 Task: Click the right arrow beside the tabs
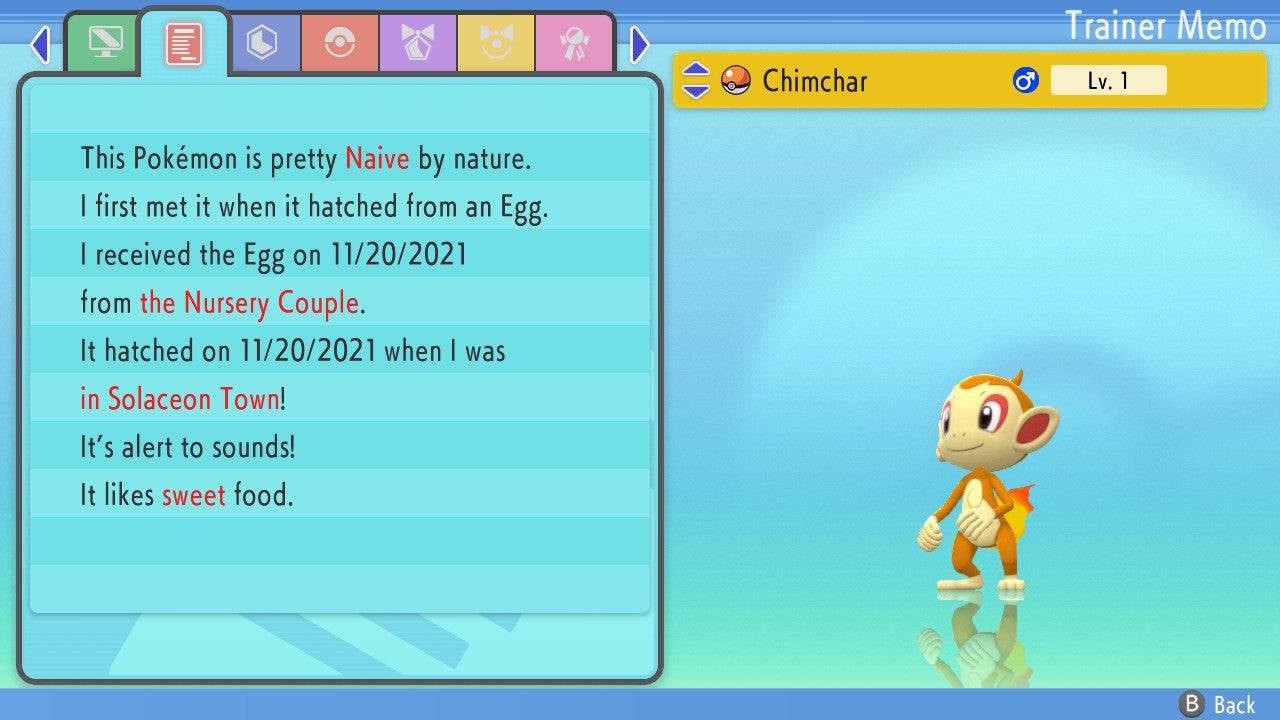[640, 44]
